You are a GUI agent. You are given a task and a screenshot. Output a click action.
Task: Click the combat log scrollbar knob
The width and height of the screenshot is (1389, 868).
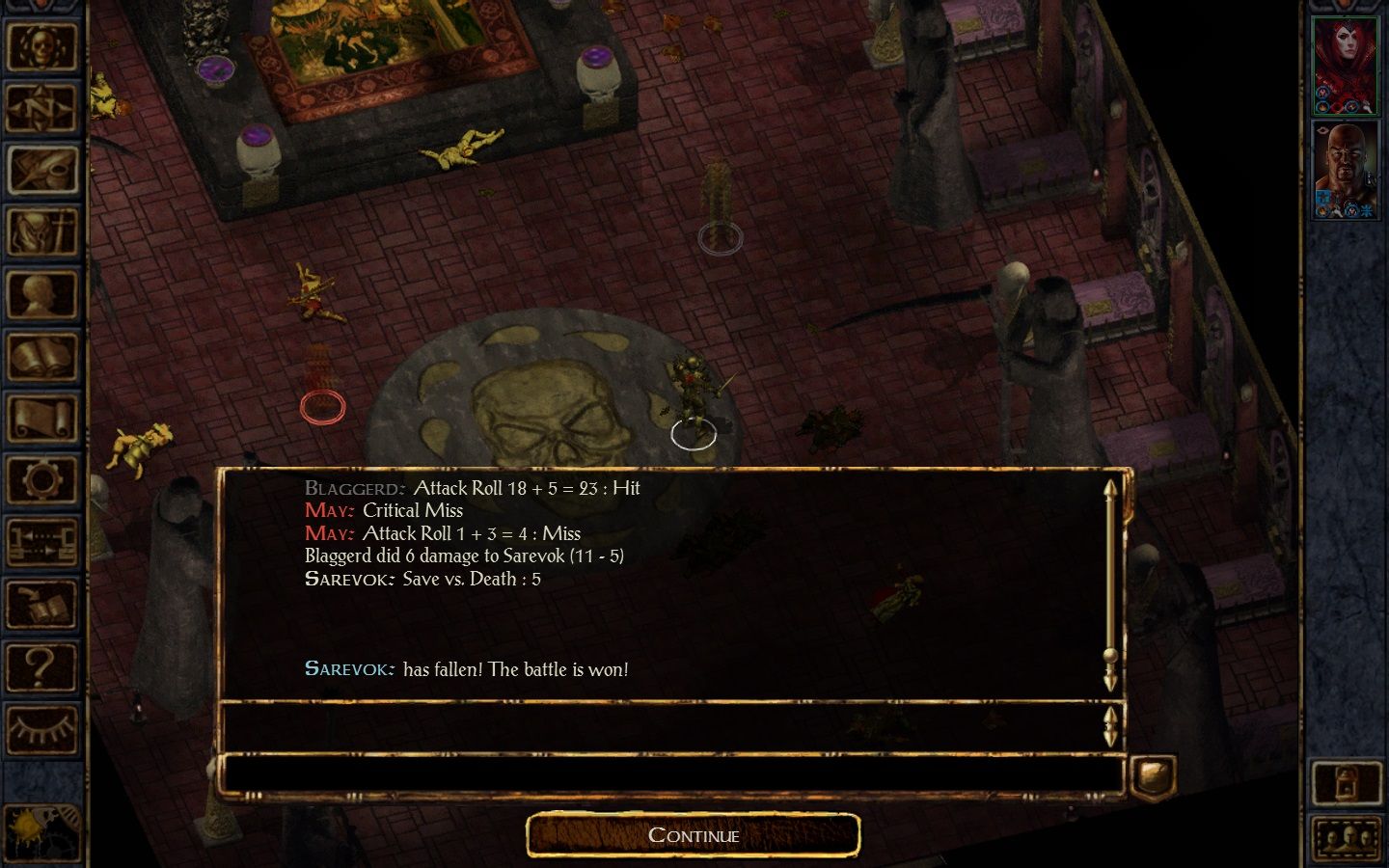pyautogui.click(x=1112, y=656)
